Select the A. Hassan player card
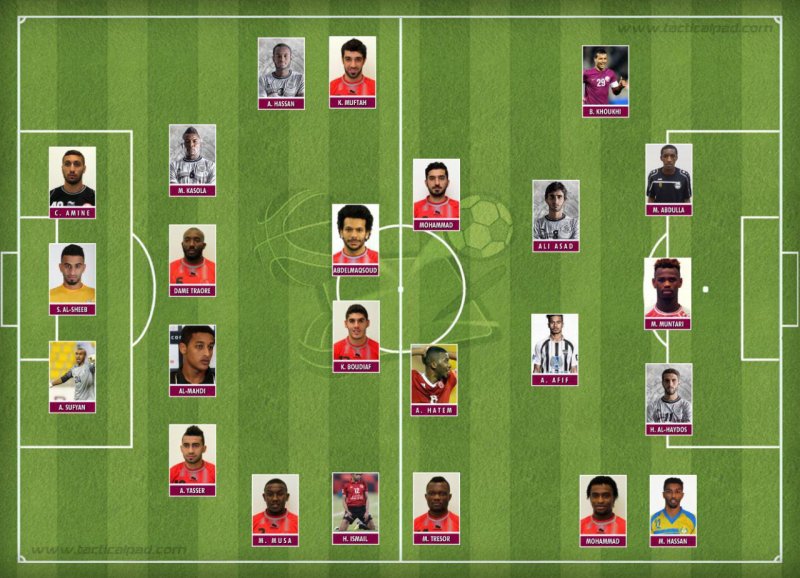This screenshot has height=578, width=800. (x=281, y=72)
